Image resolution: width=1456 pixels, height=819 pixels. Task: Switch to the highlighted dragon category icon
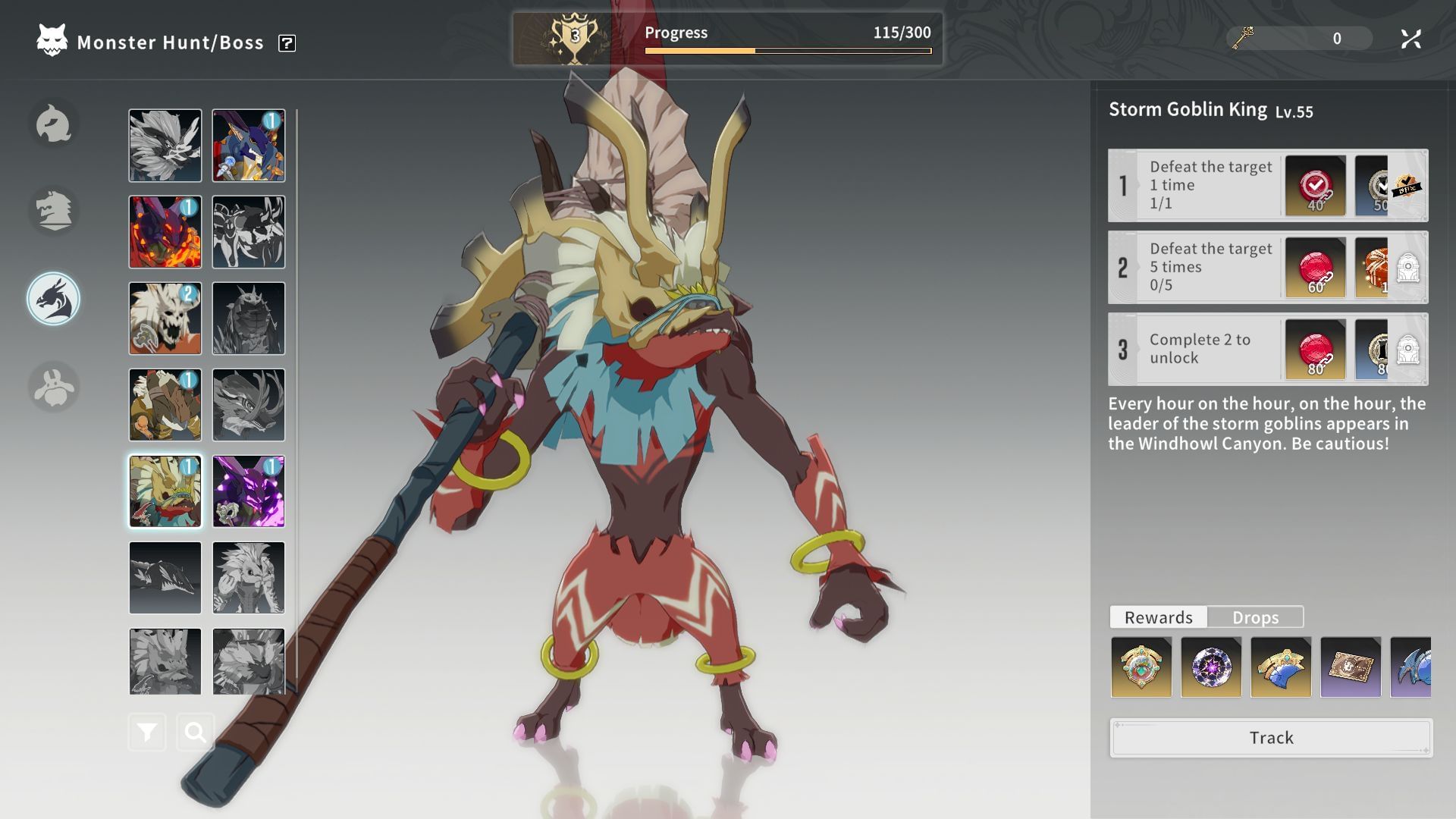click(54, 299)
